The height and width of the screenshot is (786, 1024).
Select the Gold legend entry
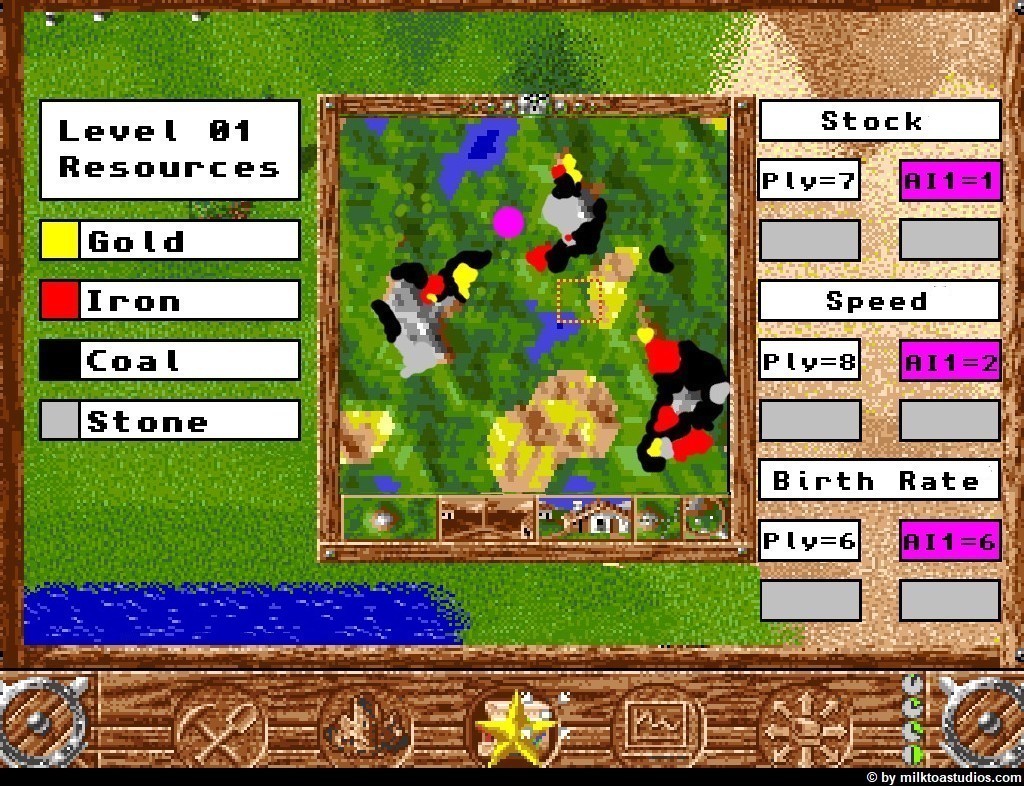[x=170, y=241]
